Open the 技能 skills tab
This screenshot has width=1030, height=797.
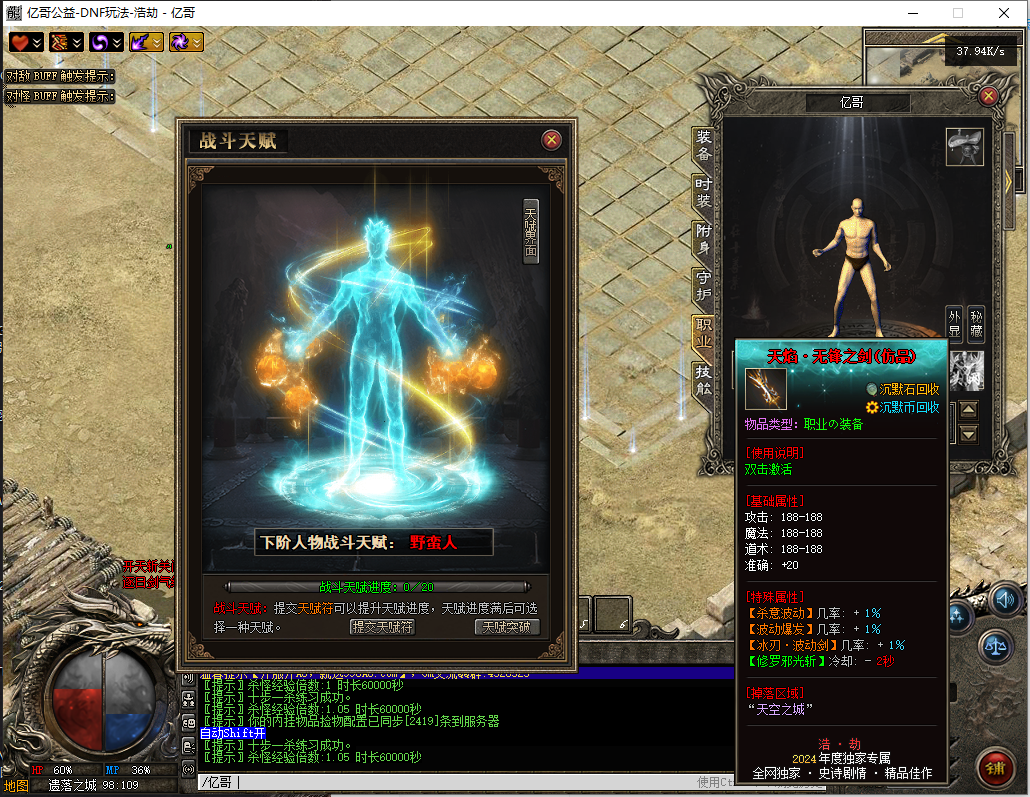click(x=704, y=379)
